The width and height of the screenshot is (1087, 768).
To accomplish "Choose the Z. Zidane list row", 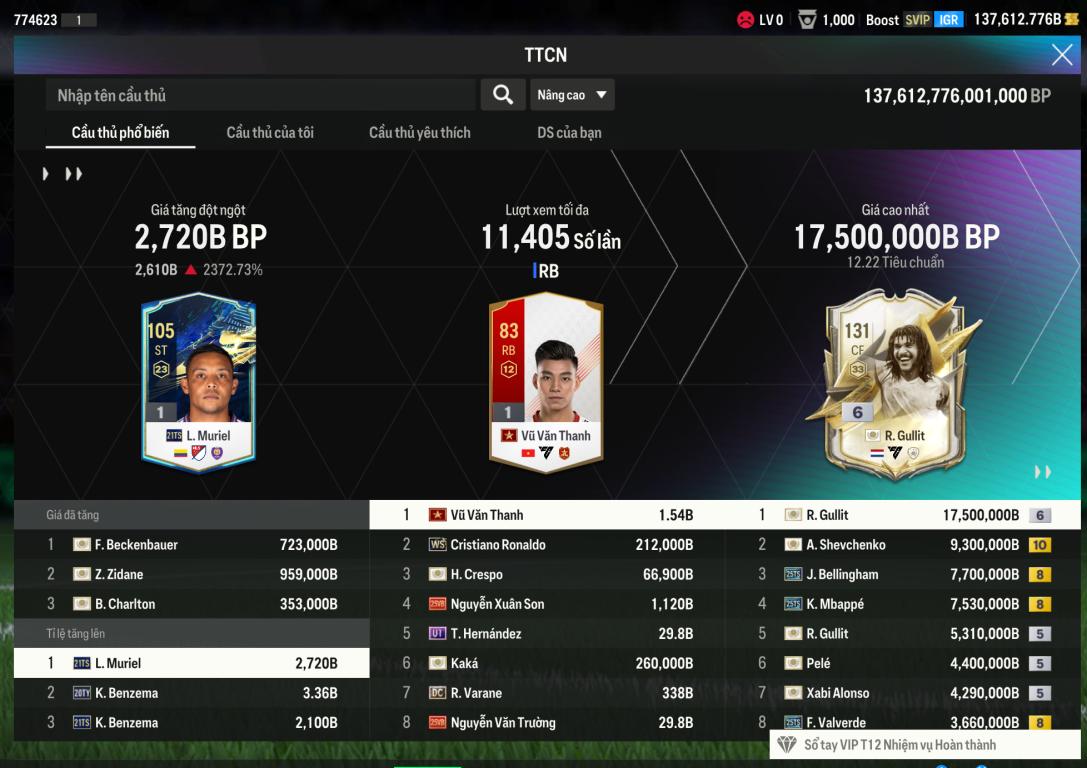I will (191, 574).
